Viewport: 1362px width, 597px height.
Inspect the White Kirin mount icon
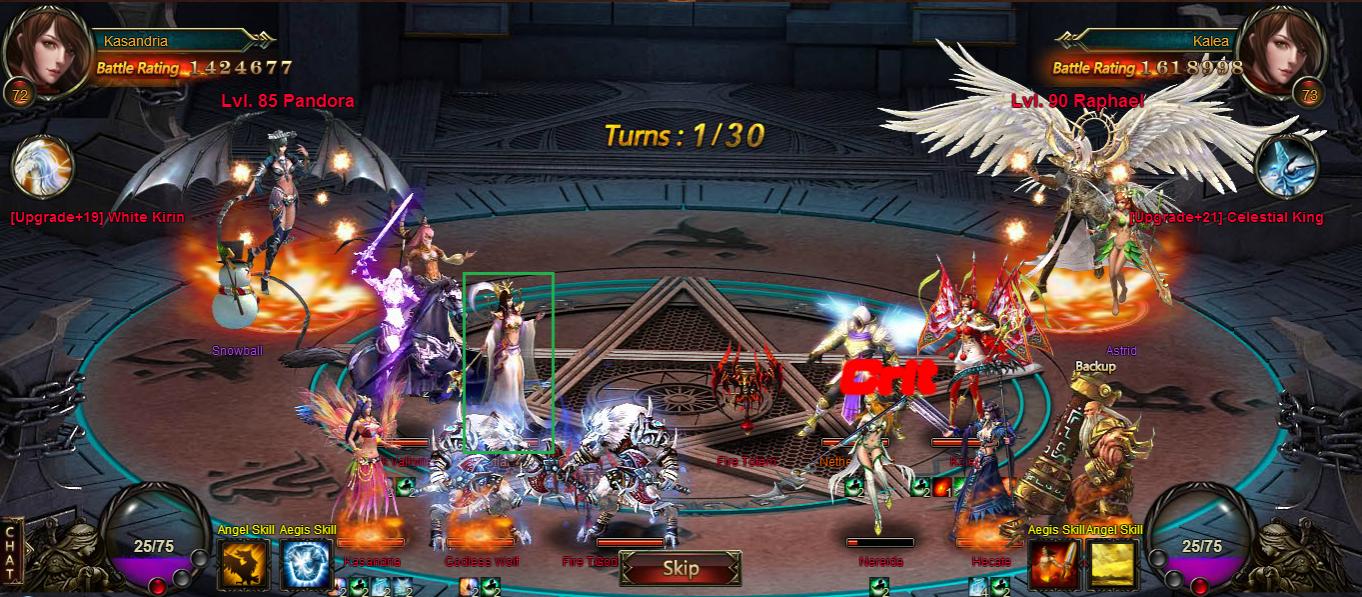pyautogui.click(x=43, y=166)
